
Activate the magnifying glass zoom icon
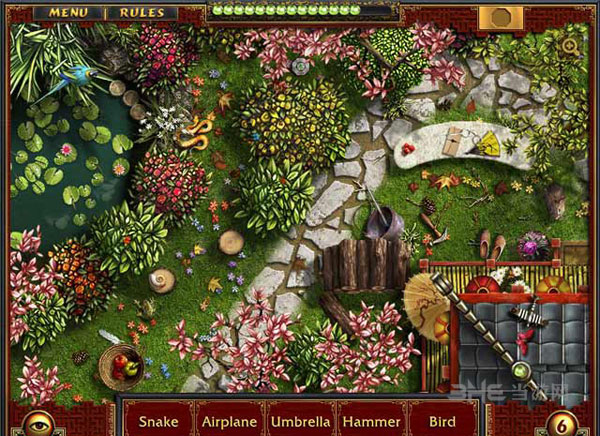coord(570,46)
